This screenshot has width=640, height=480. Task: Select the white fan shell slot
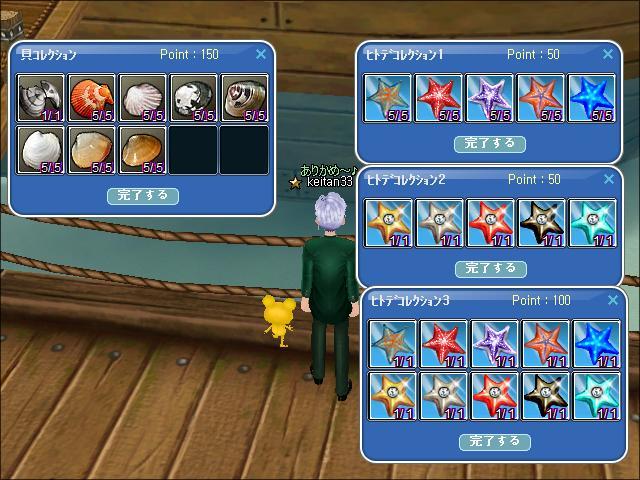[x=143, y=98]
